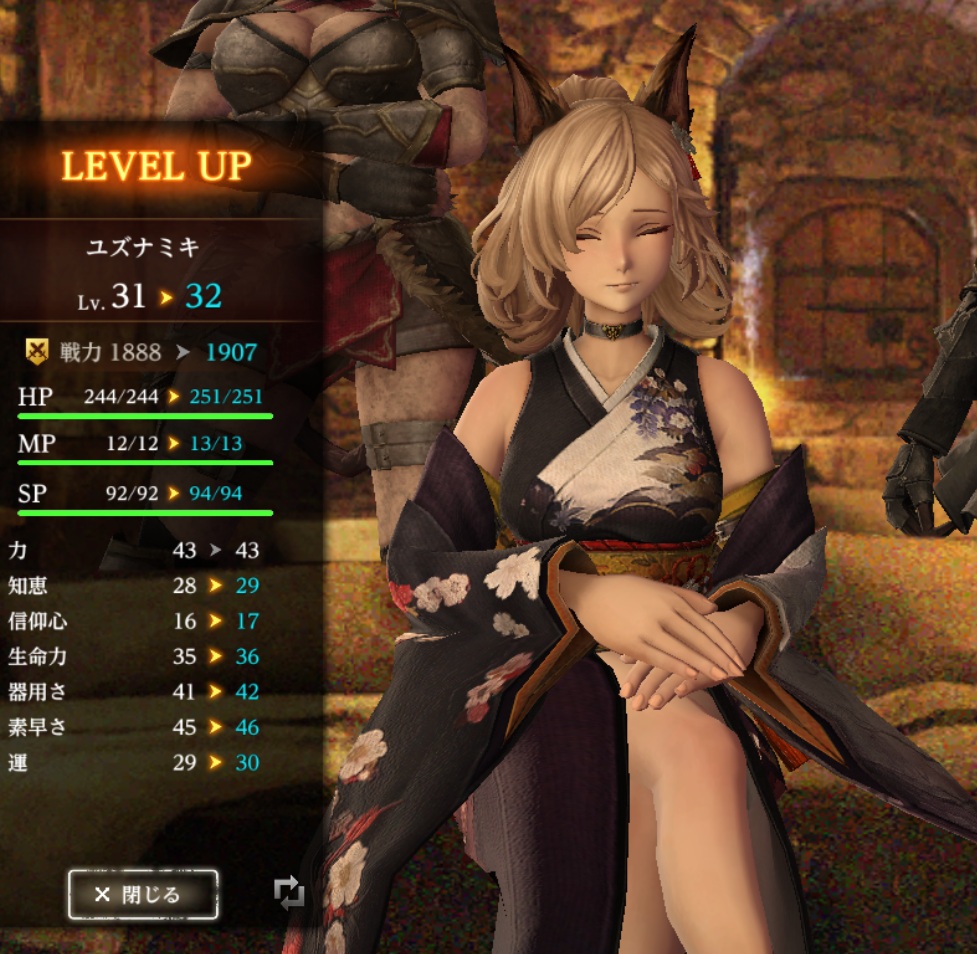The image size is (977, 954).
Task: Click the swap arrows icon beside 閉じる
Action: 288,893
